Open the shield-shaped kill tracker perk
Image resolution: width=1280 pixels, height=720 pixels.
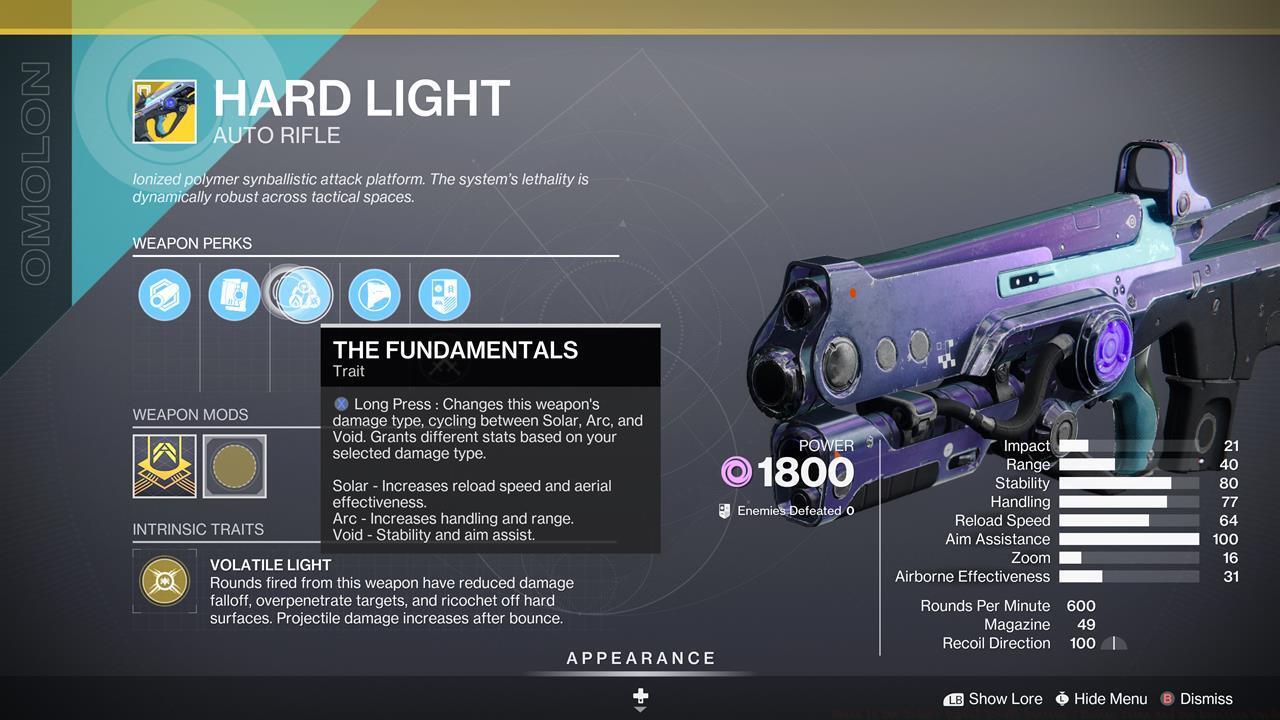pyautogui.click(x=444, y=294)
